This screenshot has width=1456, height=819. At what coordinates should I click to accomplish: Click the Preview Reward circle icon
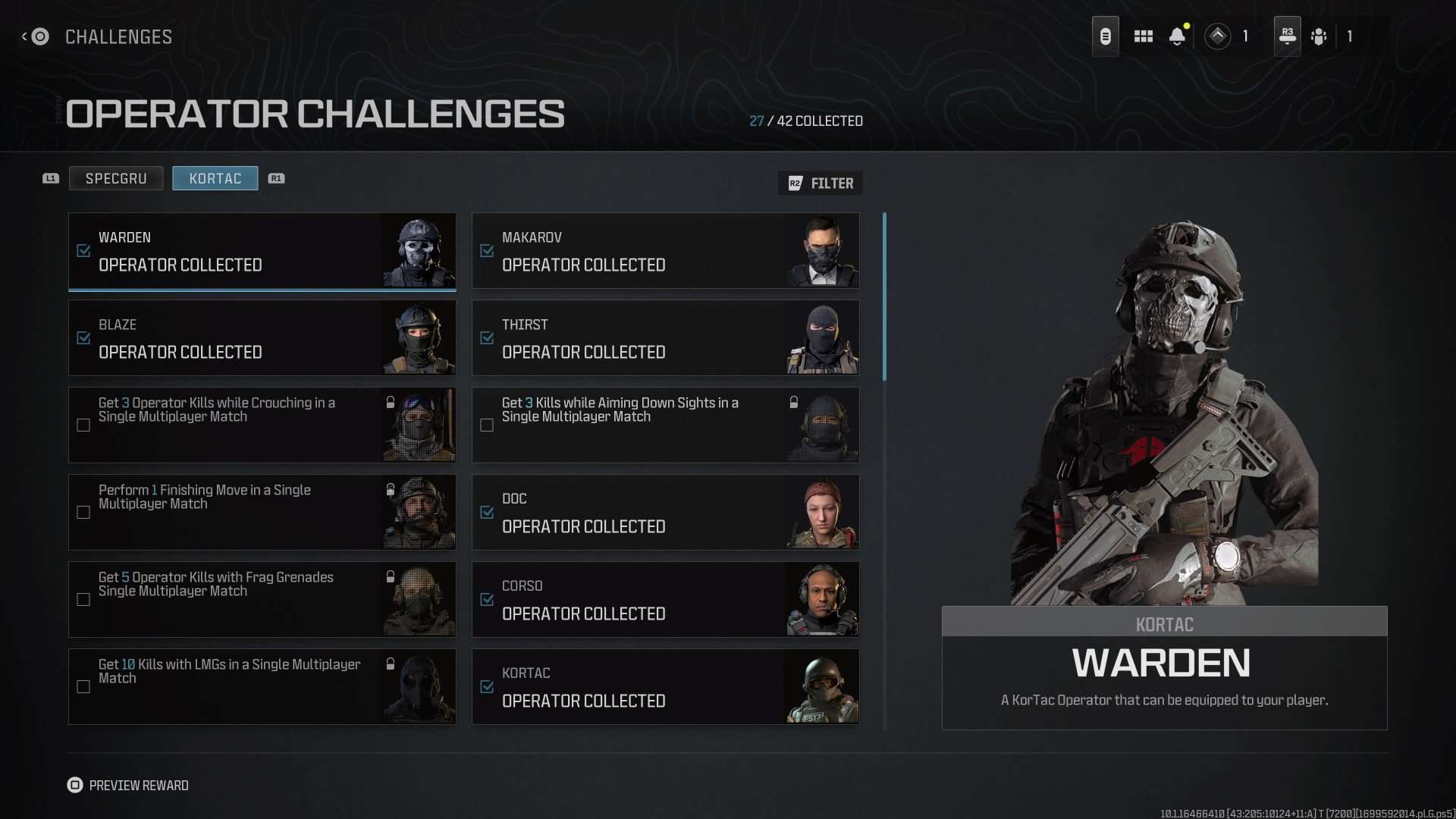coord(75,785)
